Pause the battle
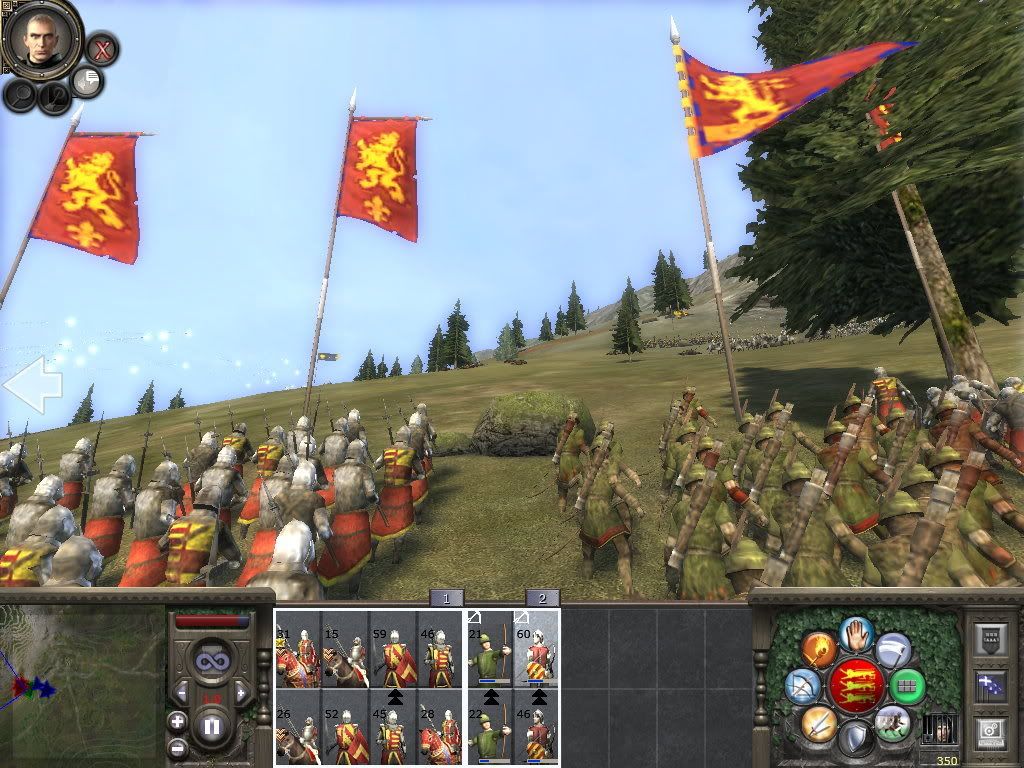Image resolution: width=1024 pixels, height=768 pixels. 212,725
